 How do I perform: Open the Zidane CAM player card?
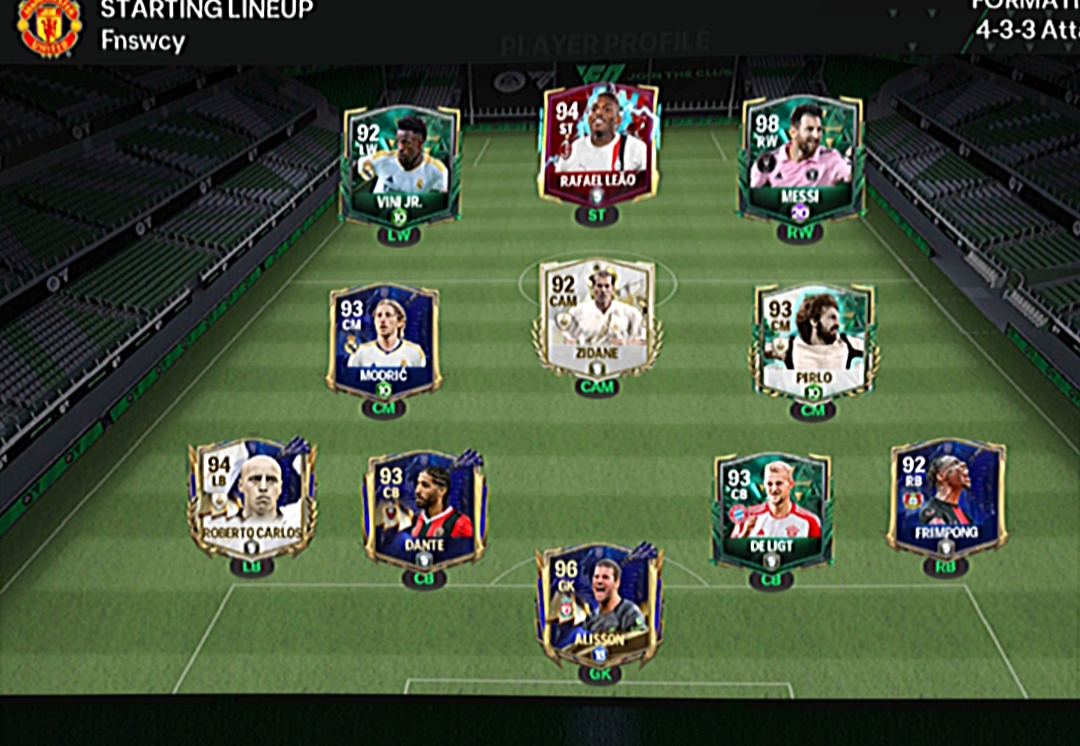[x=597, y=320]
